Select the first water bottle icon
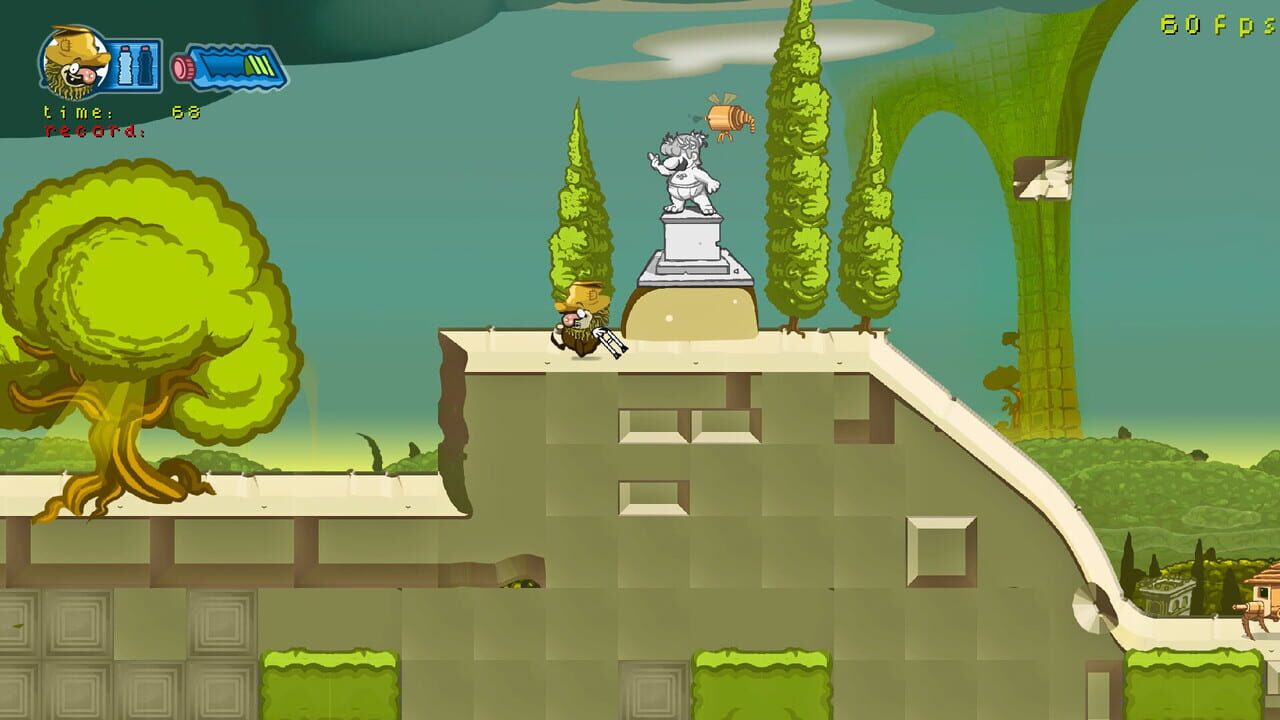The width and height of the screenshot is (1280, 720). click(x=123, y=64)
